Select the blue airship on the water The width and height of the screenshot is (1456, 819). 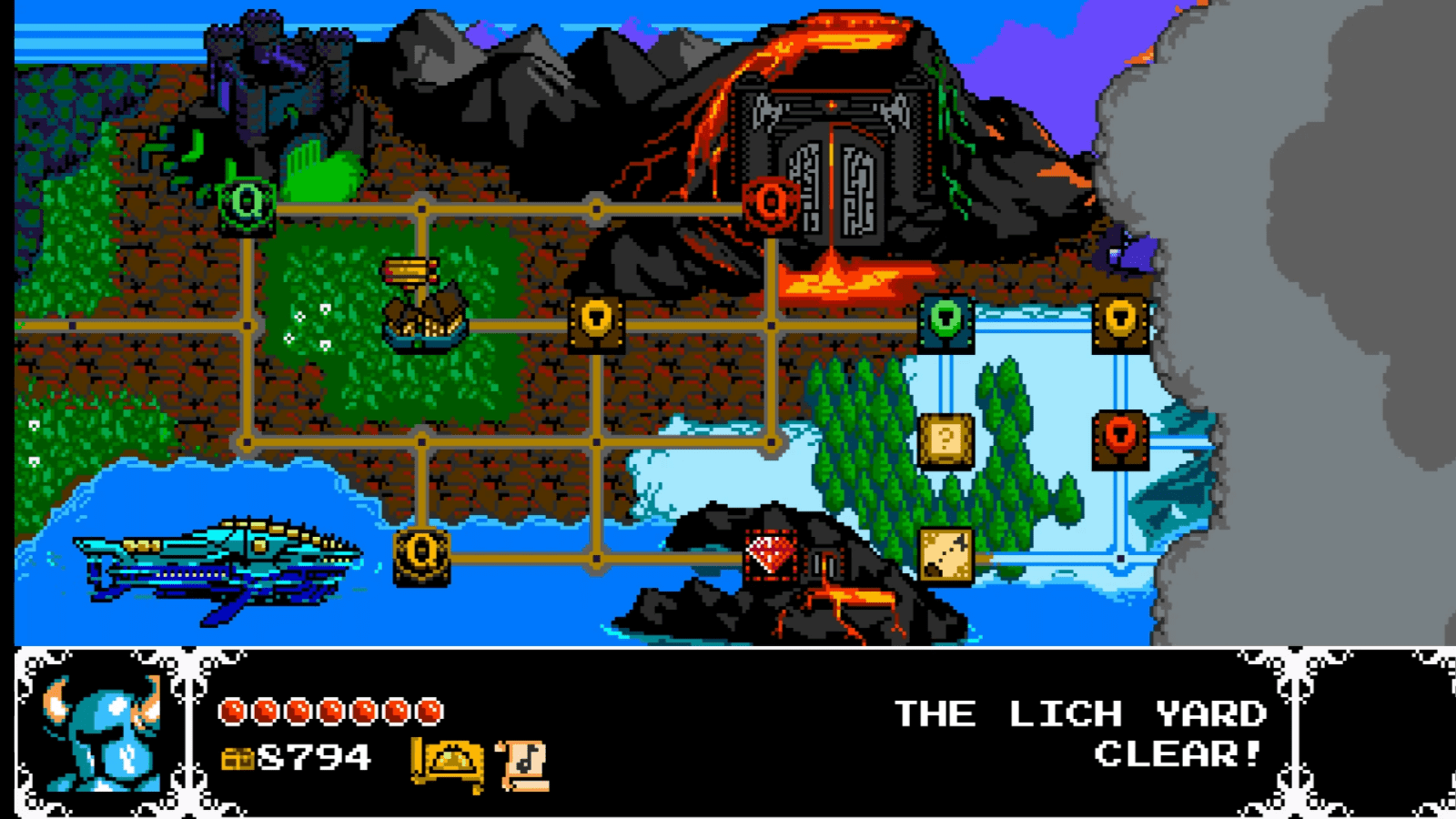218,560
